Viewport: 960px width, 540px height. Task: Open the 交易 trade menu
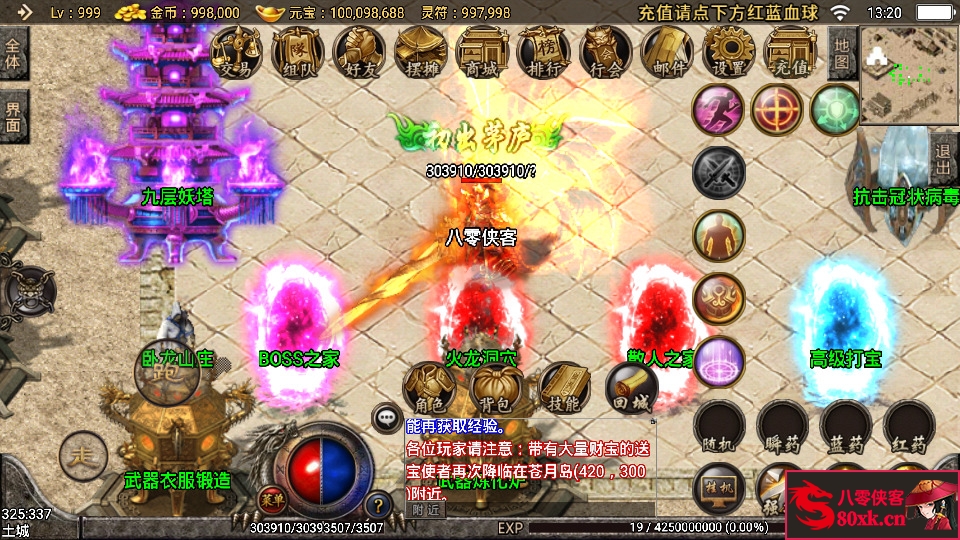[x=236, y=51]
